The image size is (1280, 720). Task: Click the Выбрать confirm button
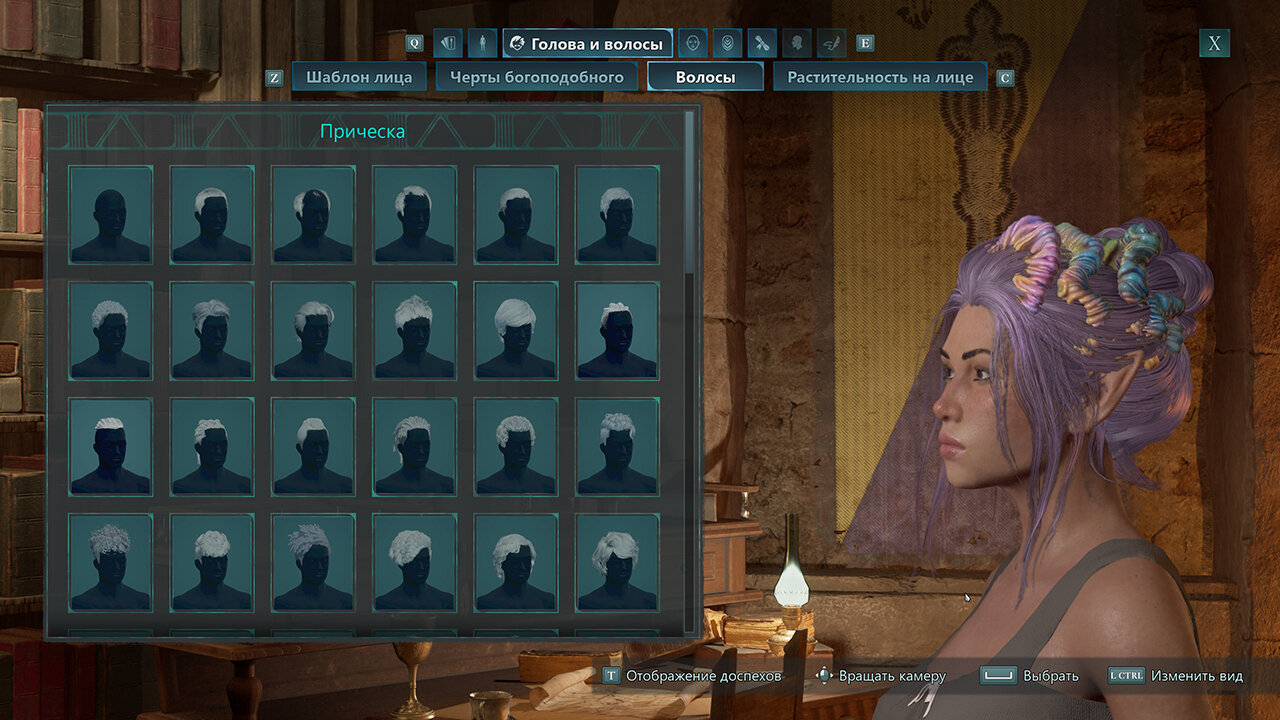(x=1030, y=676)
